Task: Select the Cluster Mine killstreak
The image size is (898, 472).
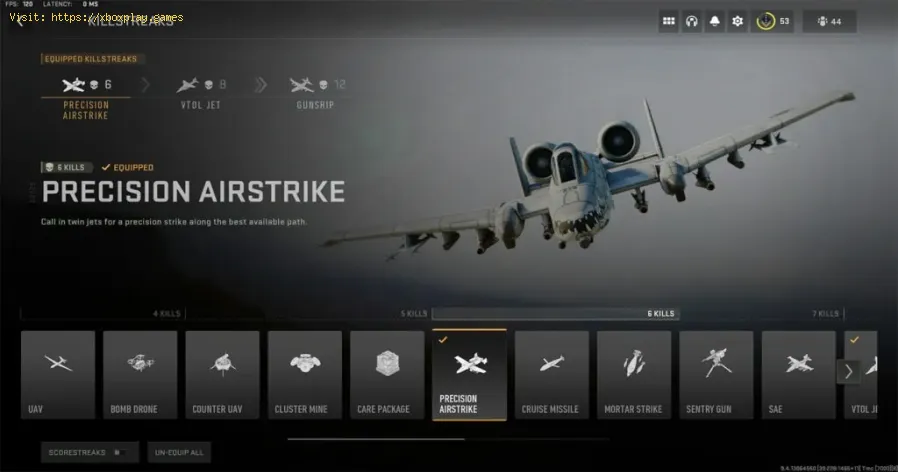Action: click(x=304, y=374)
